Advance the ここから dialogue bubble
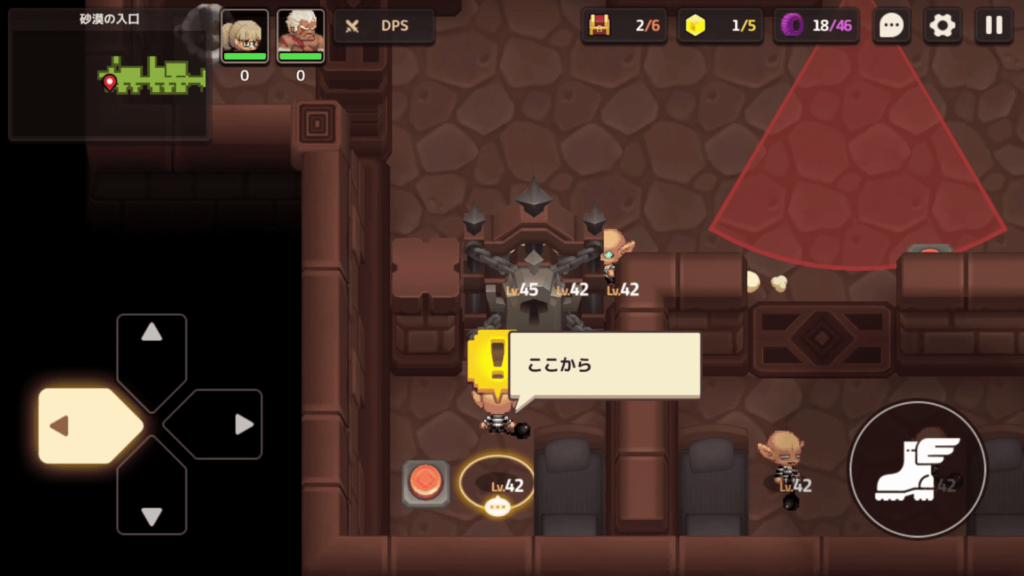1024x576 pixels. pyautogui.click(x=604, y=365)
